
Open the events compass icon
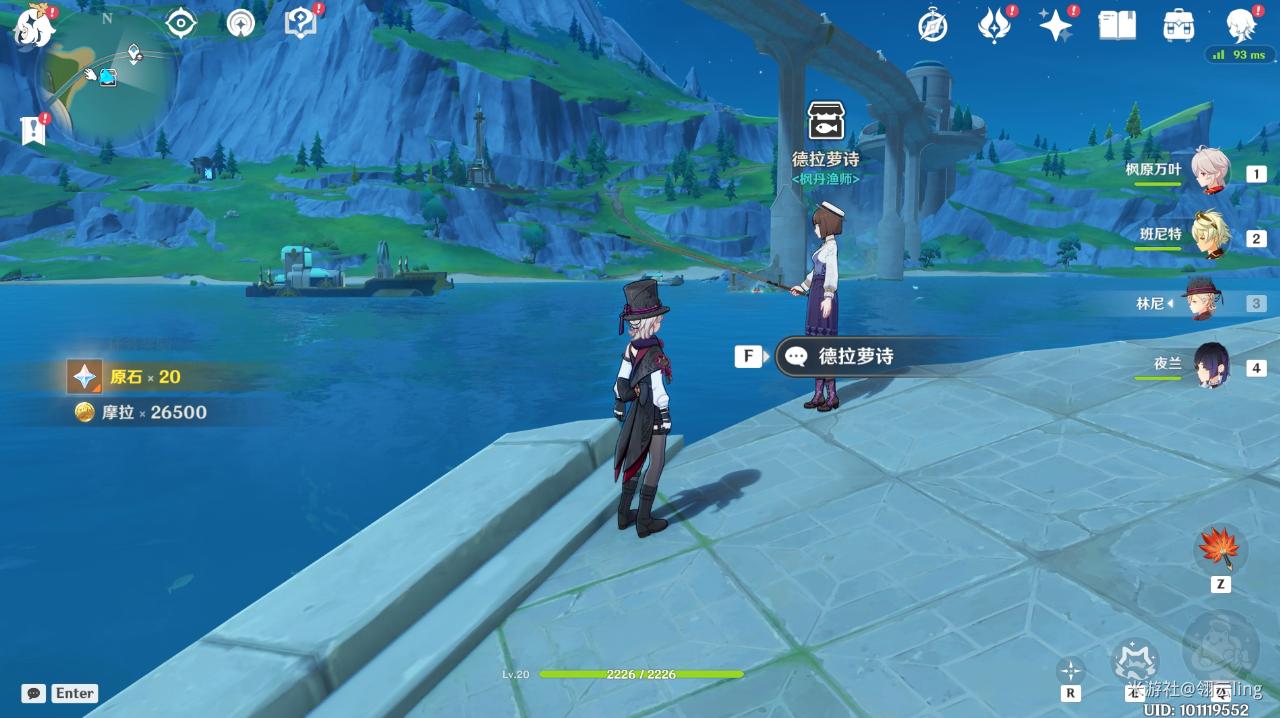coord(933,26)
